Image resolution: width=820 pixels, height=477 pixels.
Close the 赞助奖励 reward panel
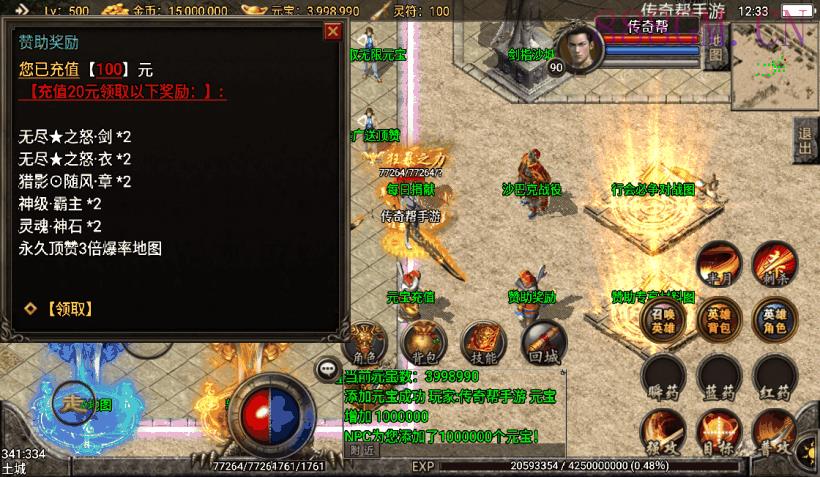point(333,31)
